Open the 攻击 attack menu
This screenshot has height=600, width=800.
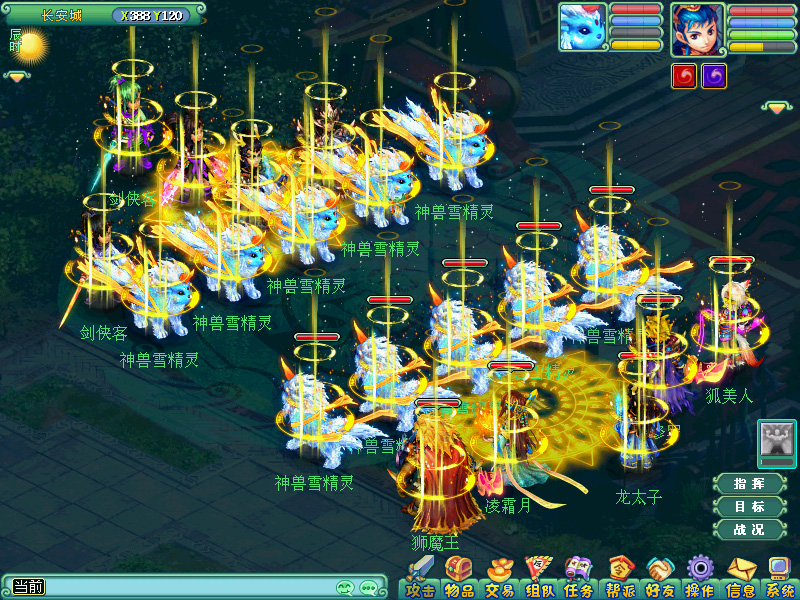click(x=419, y=580)
